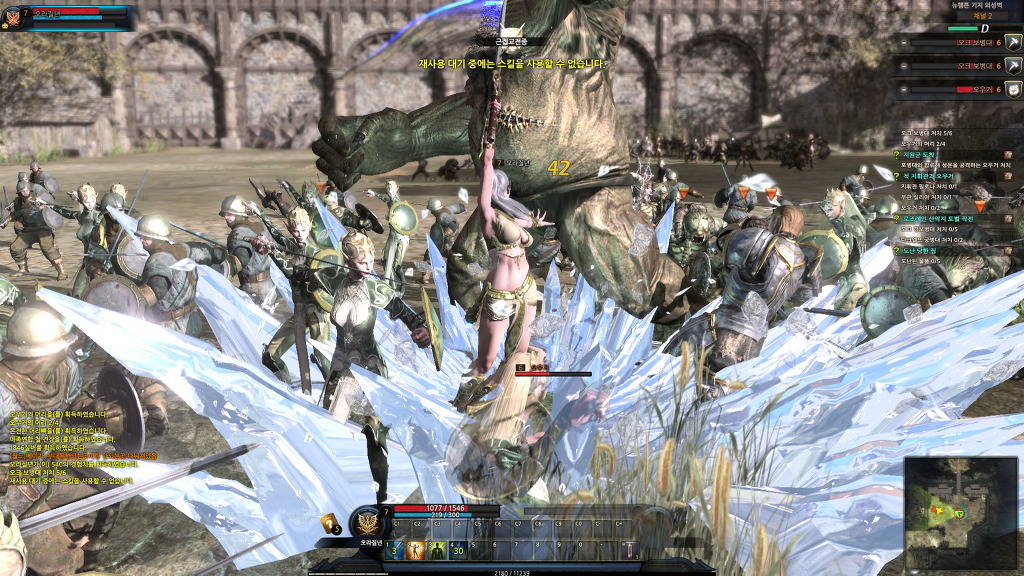Viewport: 1024px width, 576px height.
Task: Open the minimap
Action: click(x=961, y=513)
